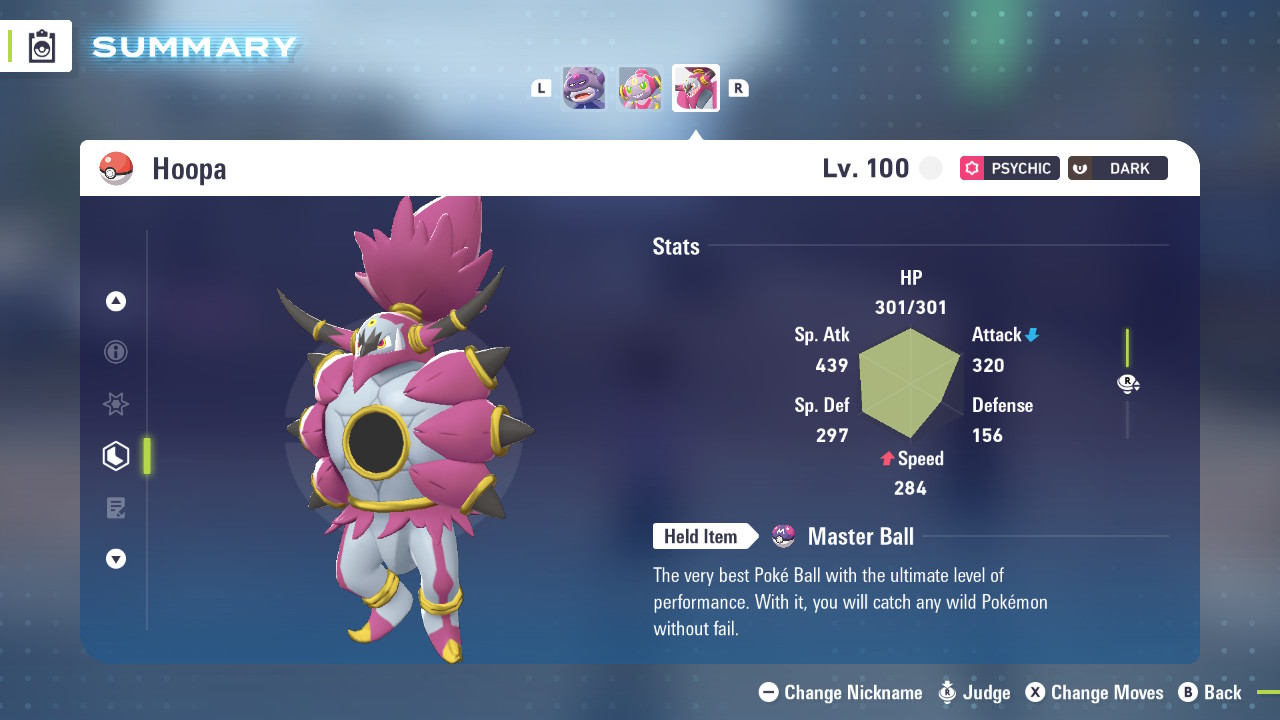Go Back from summary screen
The height and width of the screenshot is (720, 1280).
pyautogui.click(x=1210, y=692)
